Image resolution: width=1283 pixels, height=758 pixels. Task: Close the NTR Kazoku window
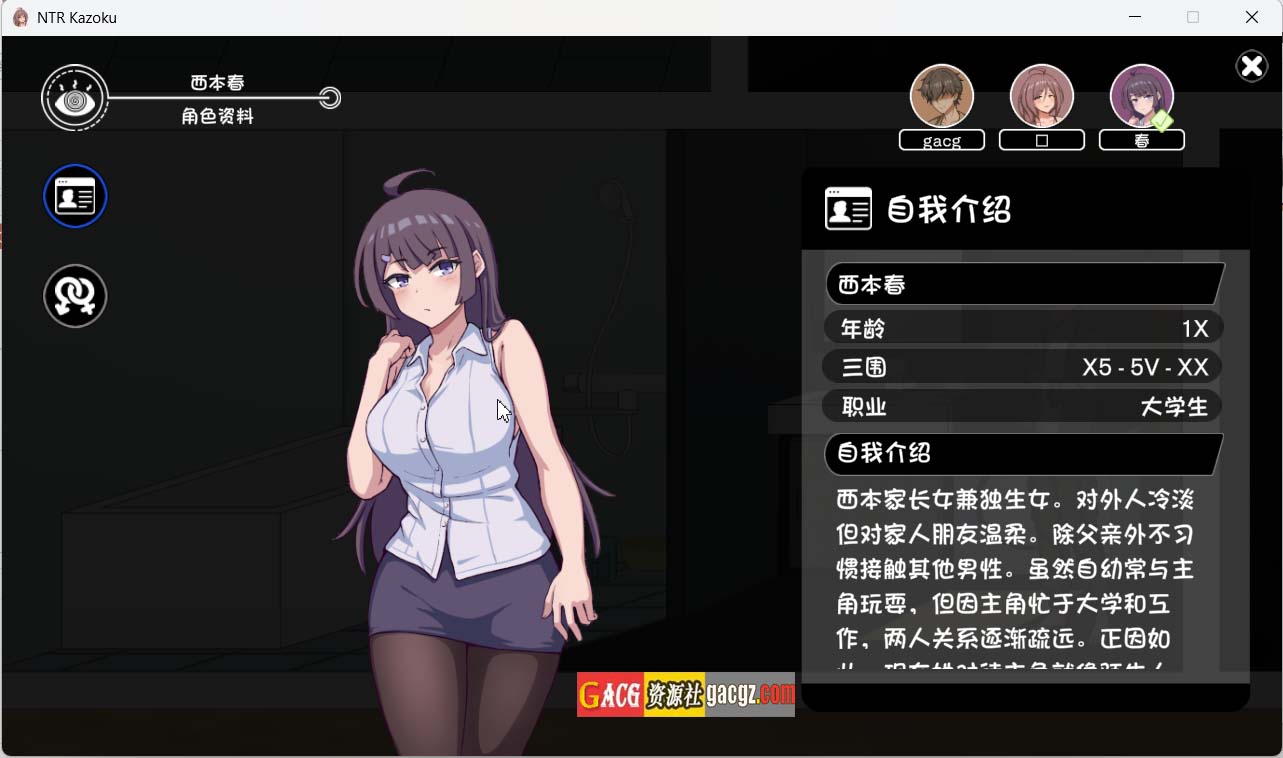coord(1251,17)
